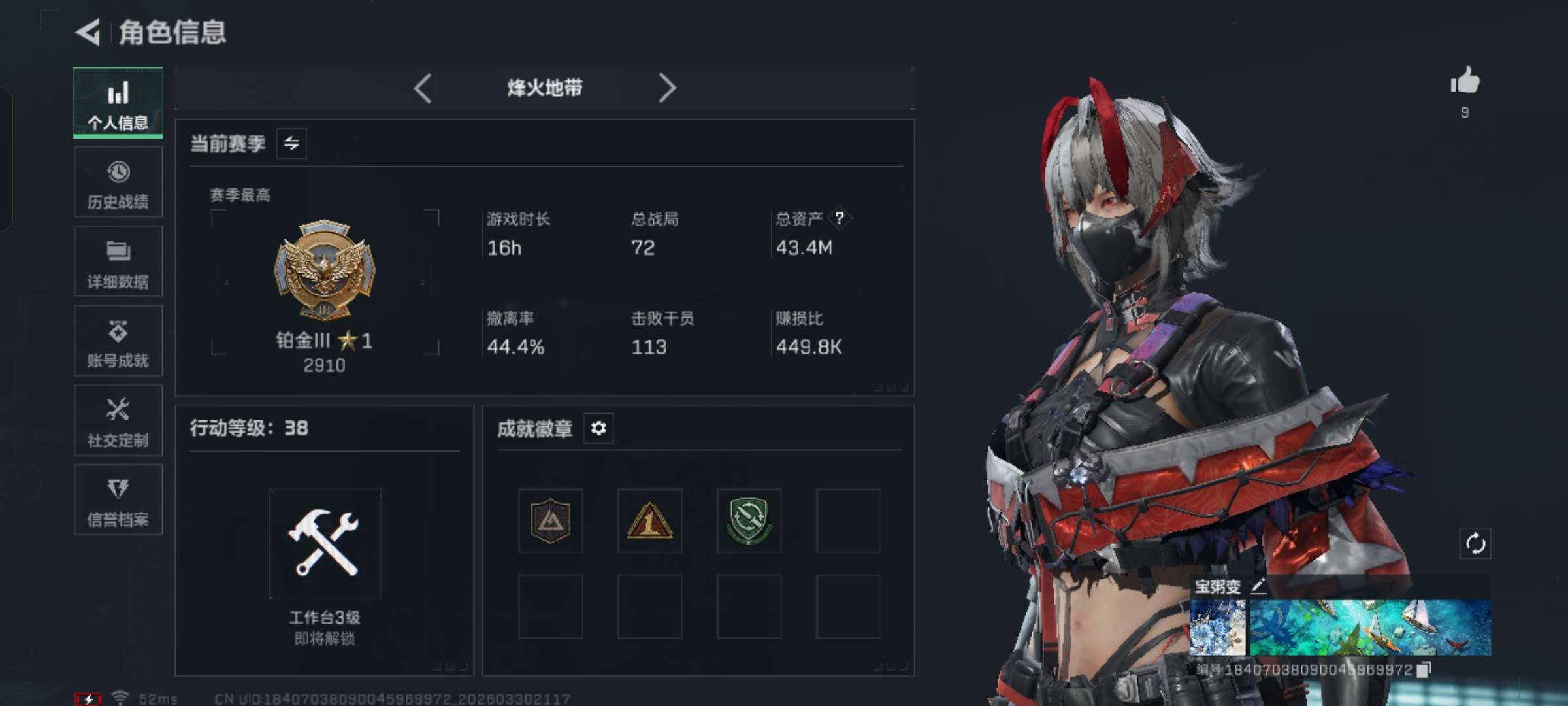Copy the player ID number

click(x=1424, y=669)
